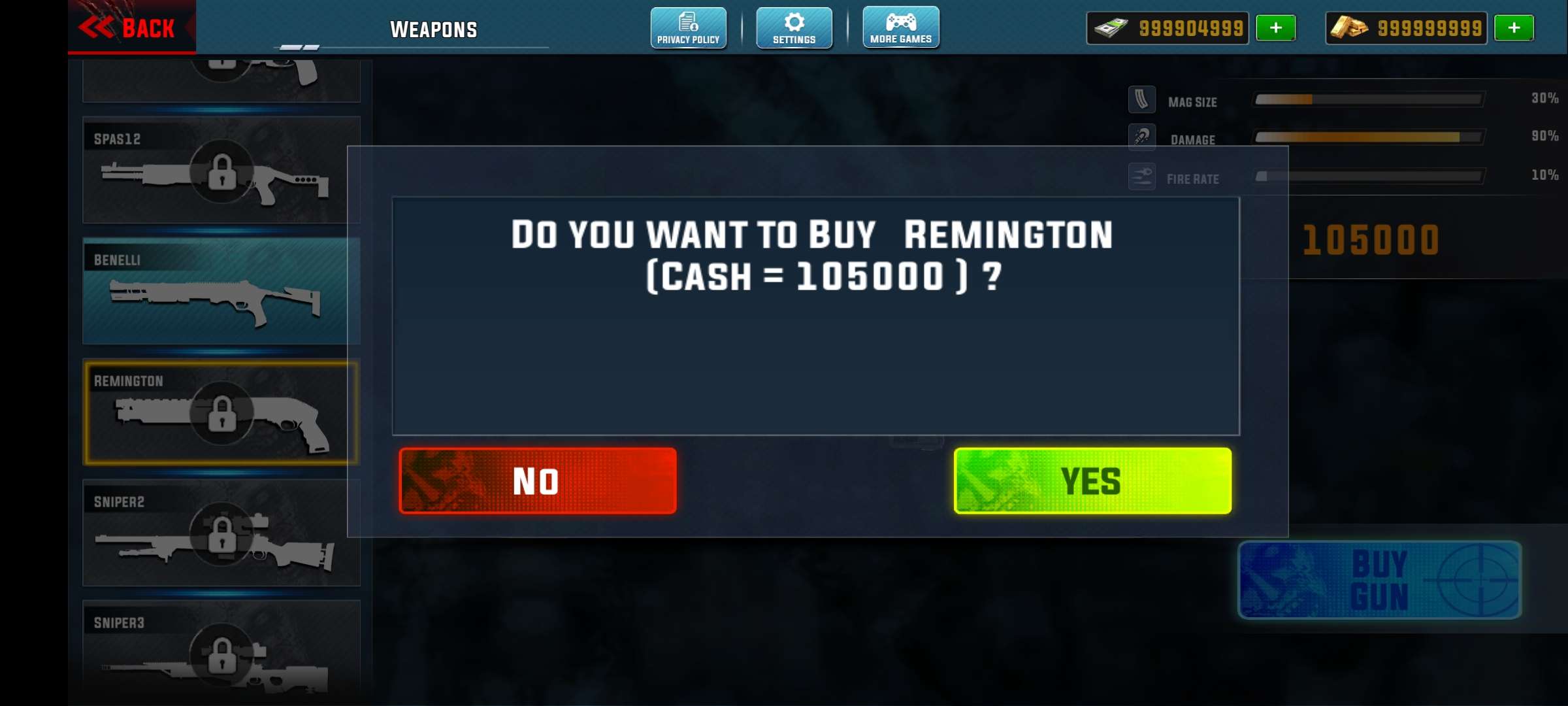Select the Benelli shotgun tile
The height and width of the screenshot is (706, 1568).
[221, 291]
